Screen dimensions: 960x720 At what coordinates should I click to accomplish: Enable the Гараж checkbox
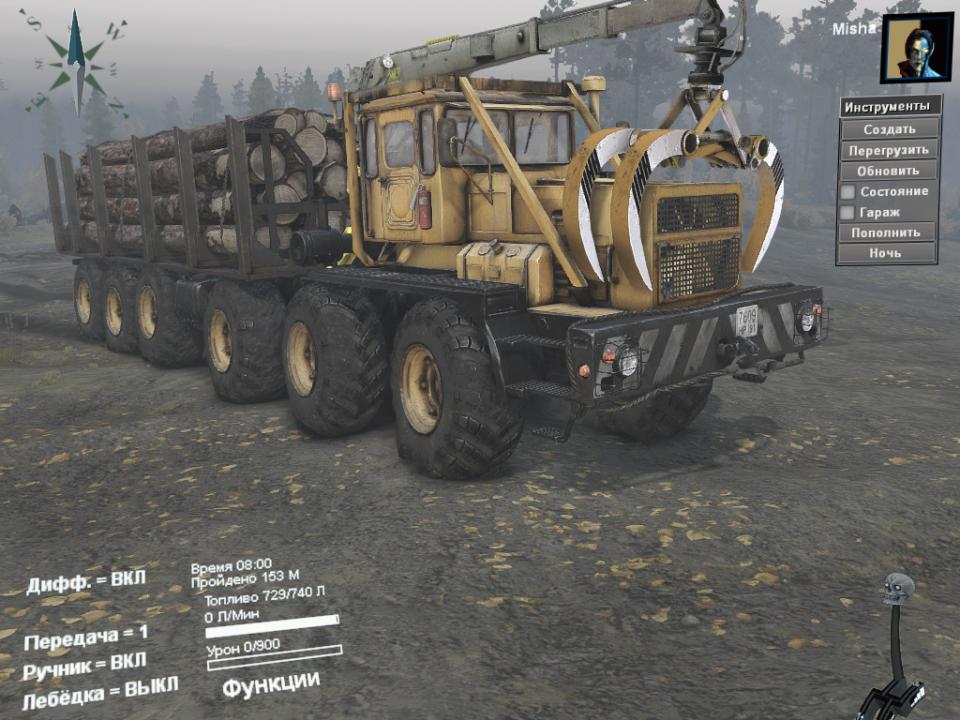[847, 212]
